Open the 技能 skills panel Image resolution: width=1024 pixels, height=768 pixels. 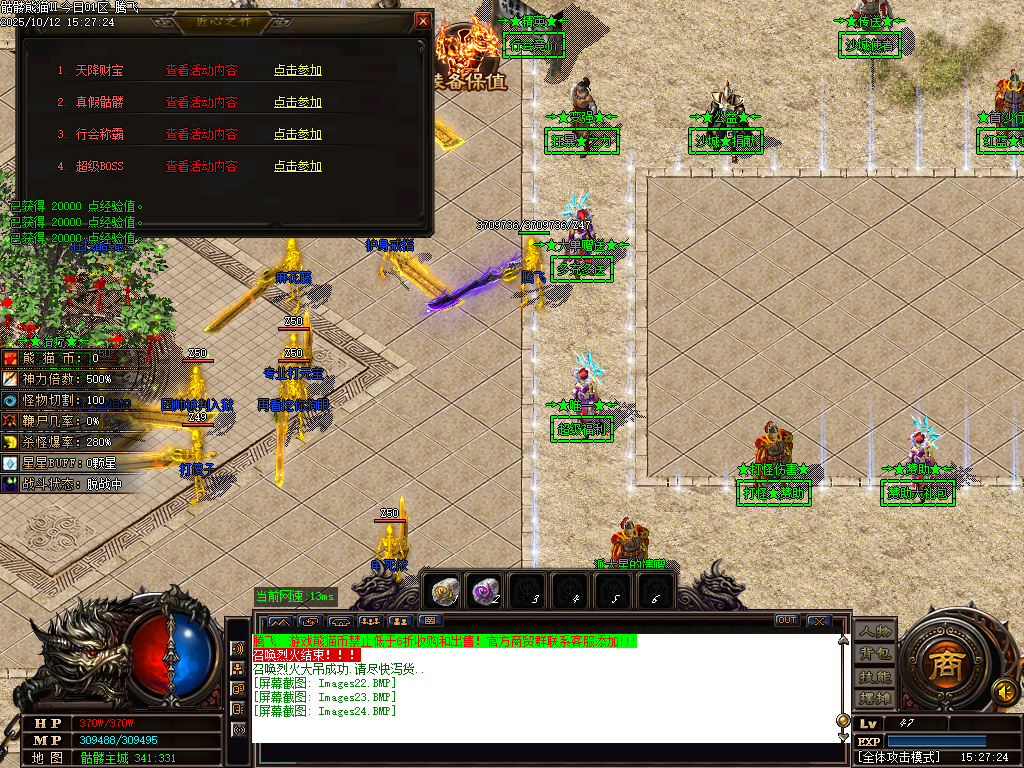[x=874, y=676]
